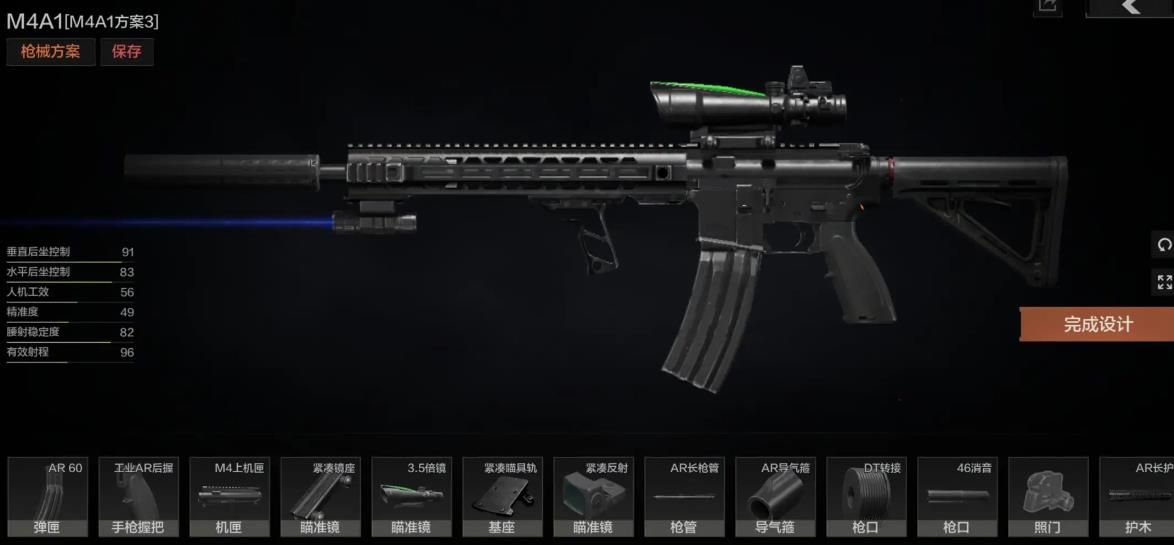Viewport: 1174px width, 545px height.
Task: Toggle the fullscreen expand icon
Action: [x=1164, y=283]
